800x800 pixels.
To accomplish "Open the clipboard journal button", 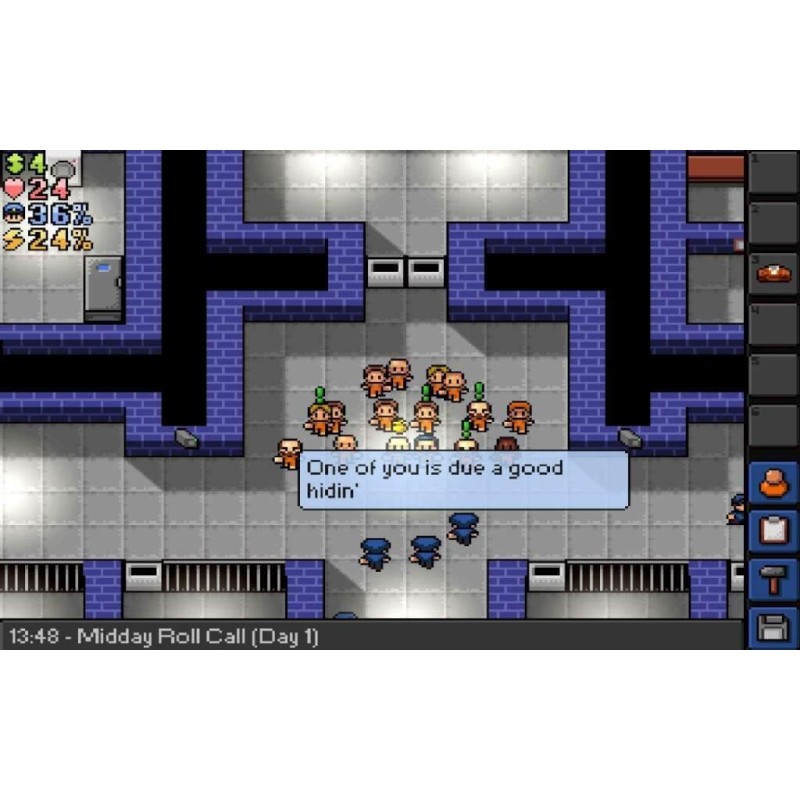I will 773,530.
